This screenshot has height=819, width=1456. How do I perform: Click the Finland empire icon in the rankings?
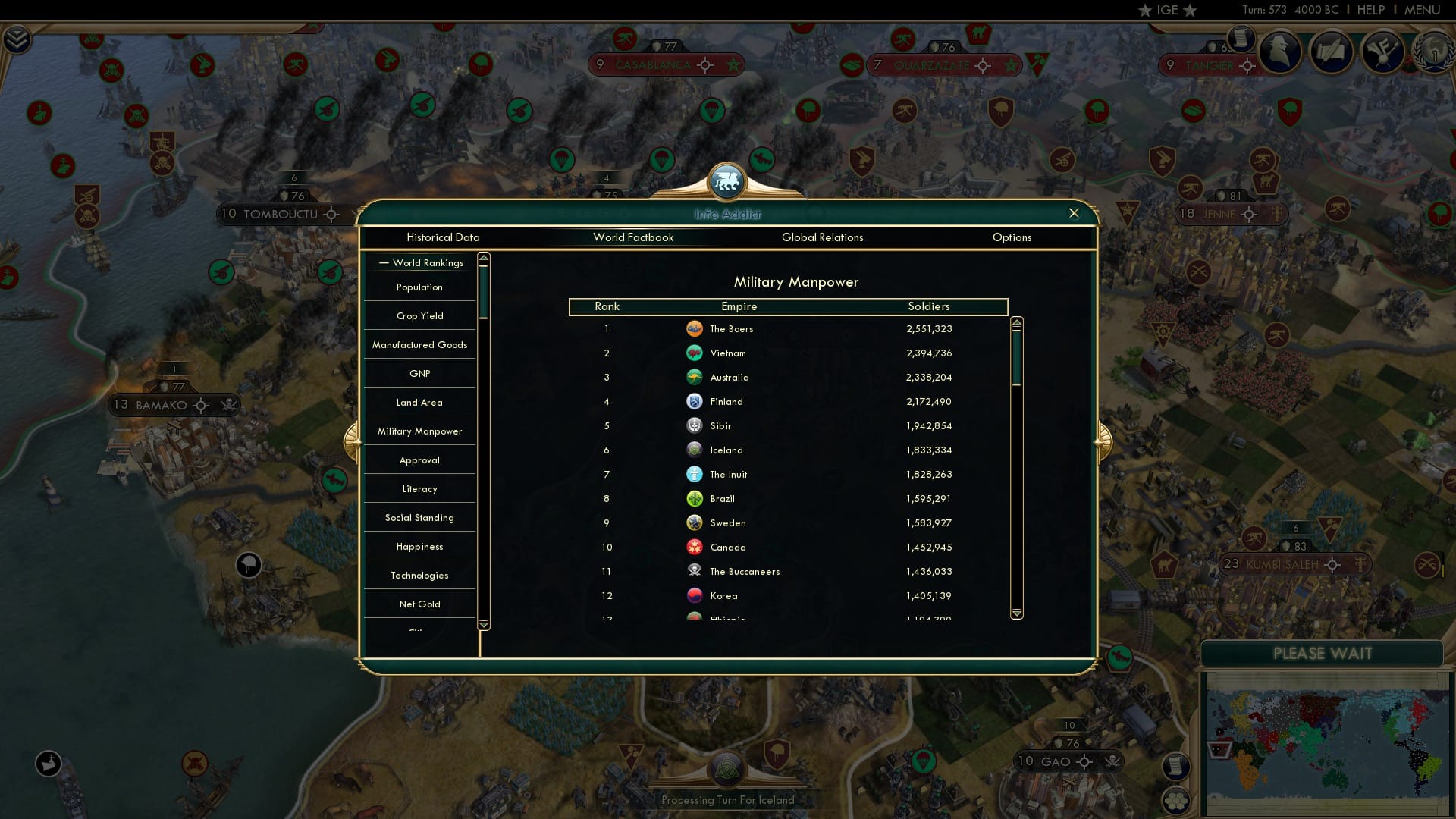pyautogui.click(x=695, y=401)
